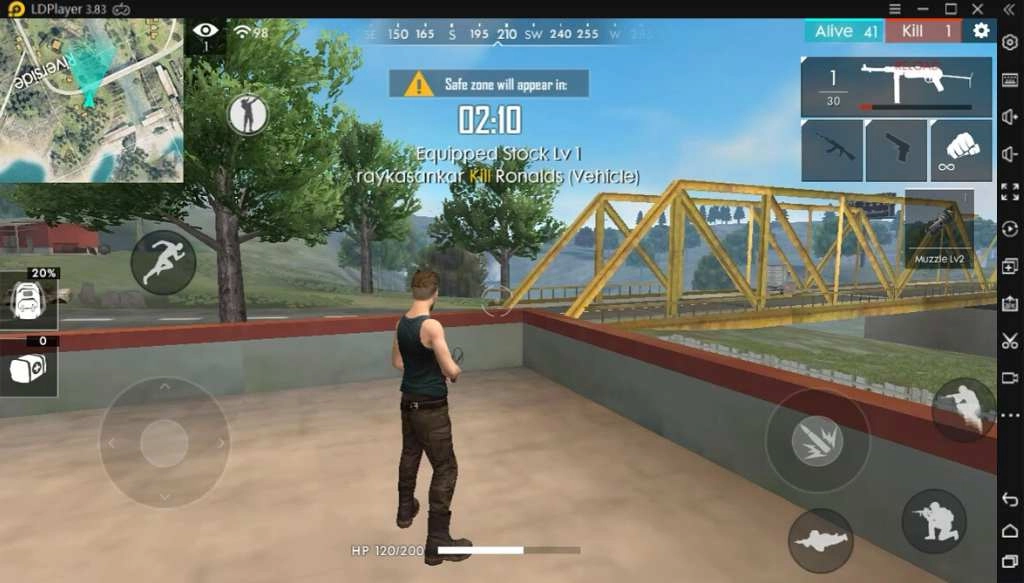Switch to the assault rifle slot
1024x583 pixels.
click(832, 150)
